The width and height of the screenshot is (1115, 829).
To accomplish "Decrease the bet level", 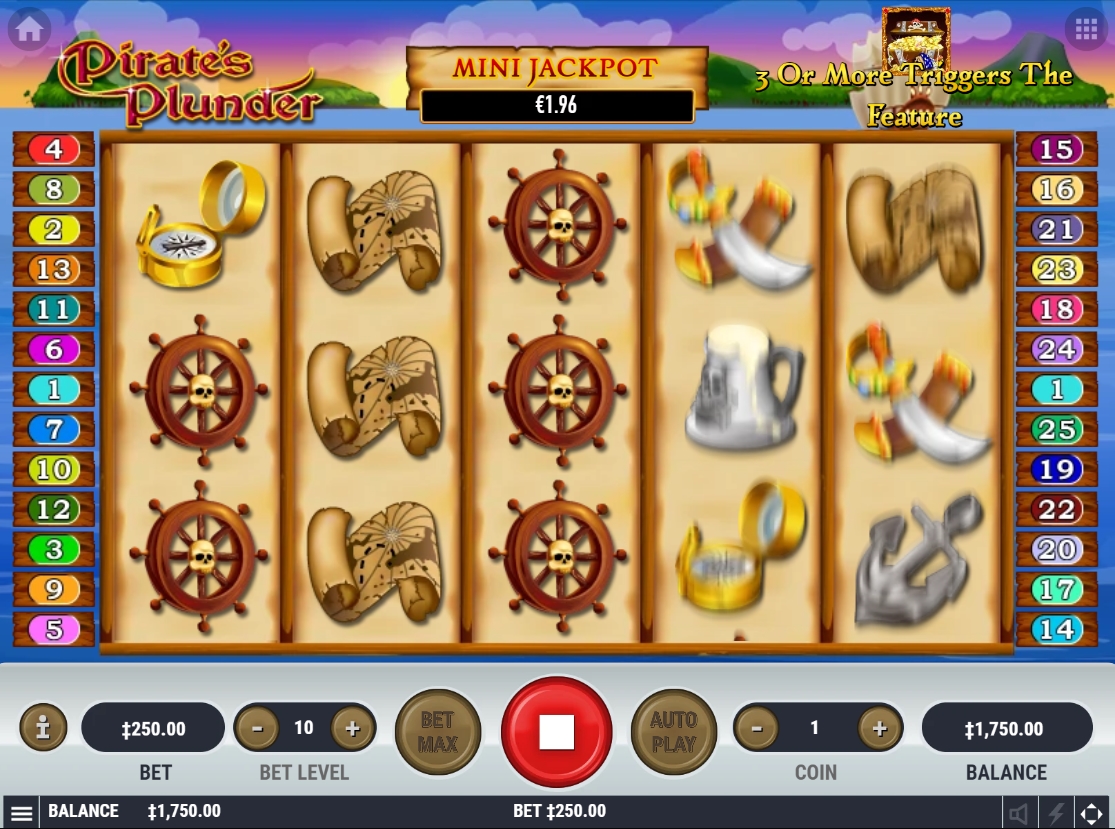I will click(258, 729).
